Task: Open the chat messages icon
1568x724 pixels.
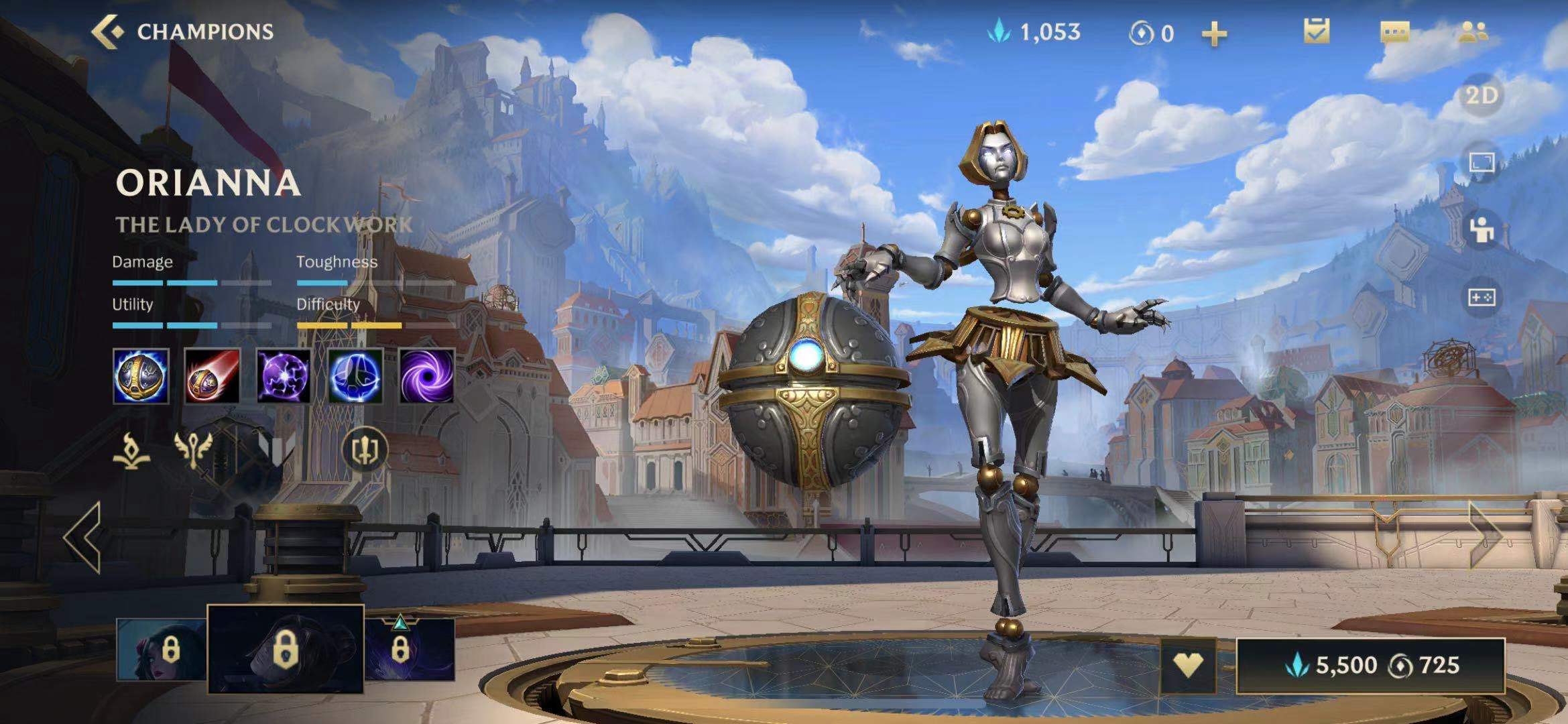Action: click(x=1395, y=32)
